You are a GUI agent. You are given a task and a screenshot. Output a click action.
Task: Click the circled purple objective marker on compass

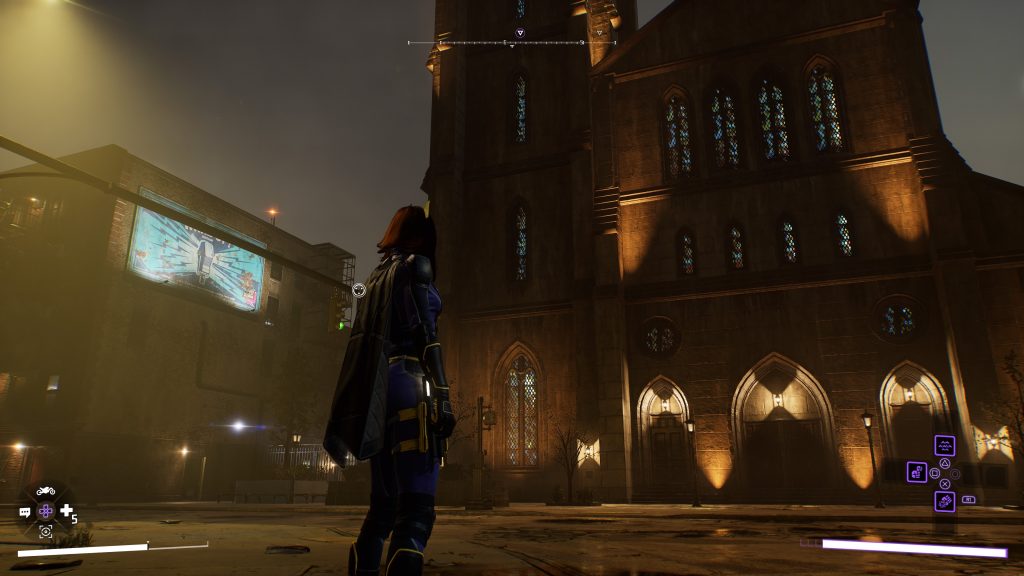(x=520, y=33)
